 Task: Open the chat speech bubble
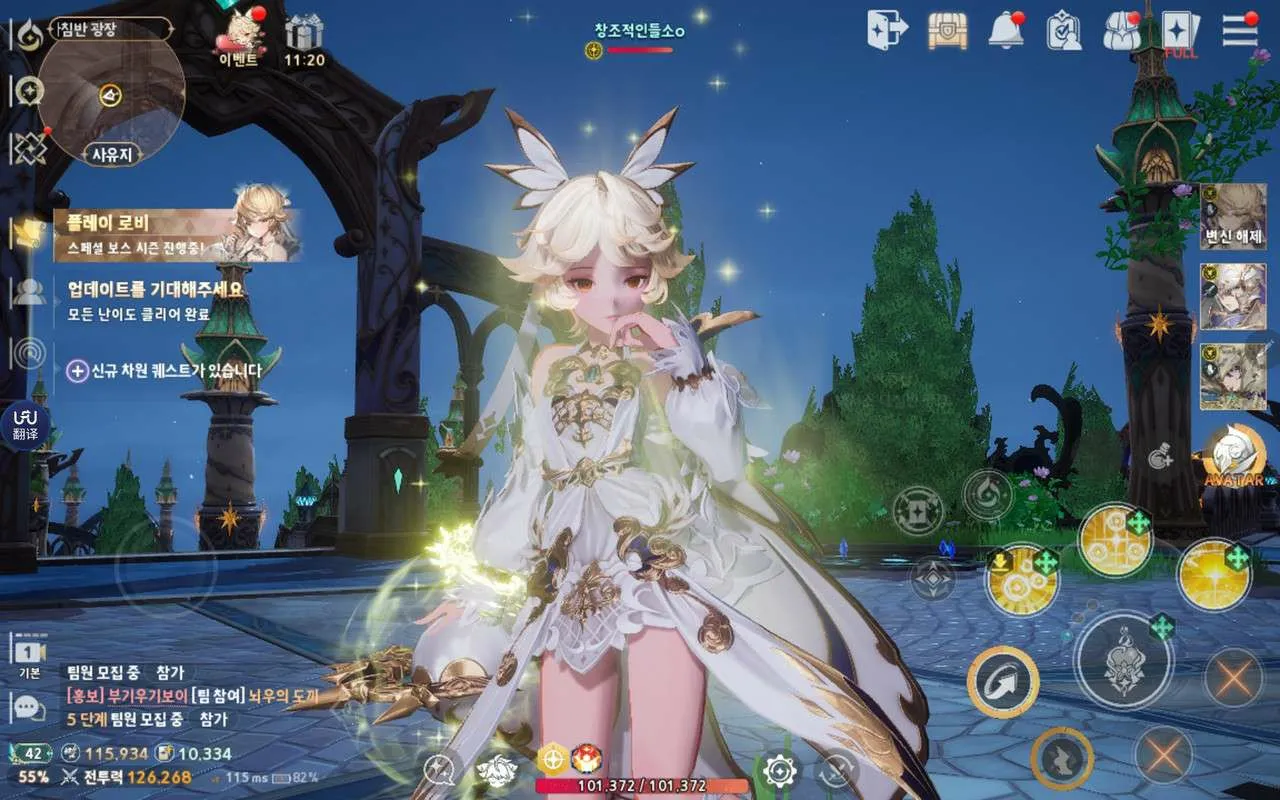[28, 708]
